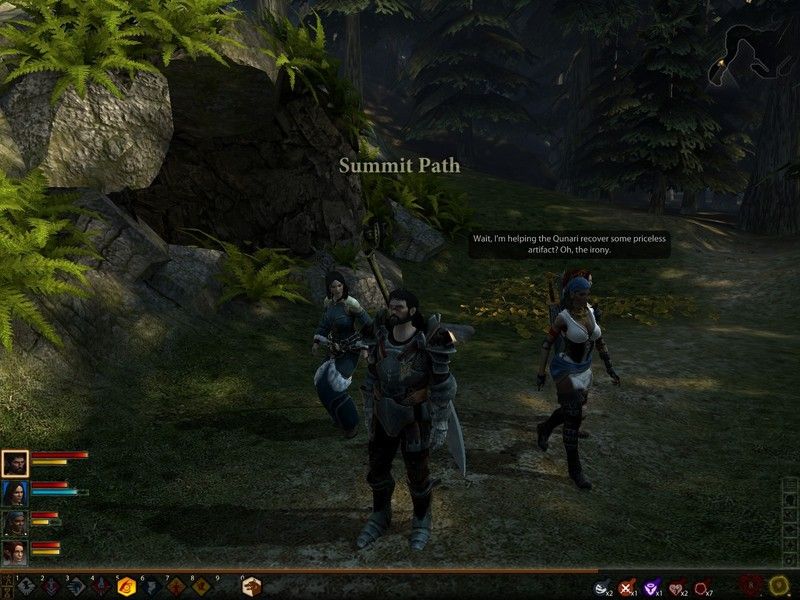Use the wolf head ability in slot 0

[x=251, y=587]
